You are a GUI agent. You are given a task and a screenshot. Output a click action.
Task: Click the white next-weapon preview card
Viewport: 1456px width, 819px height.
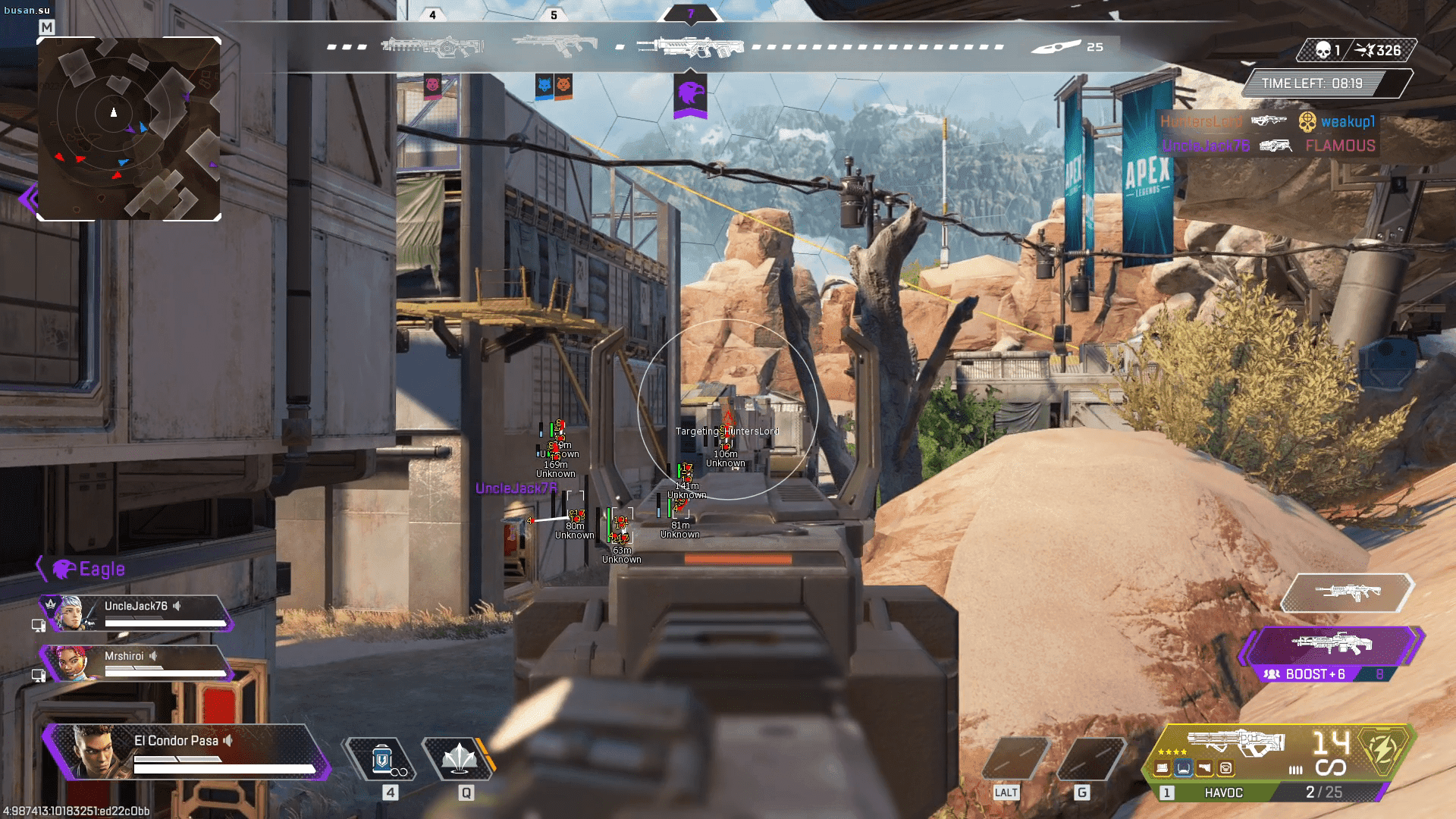[x=1347, y=592]
